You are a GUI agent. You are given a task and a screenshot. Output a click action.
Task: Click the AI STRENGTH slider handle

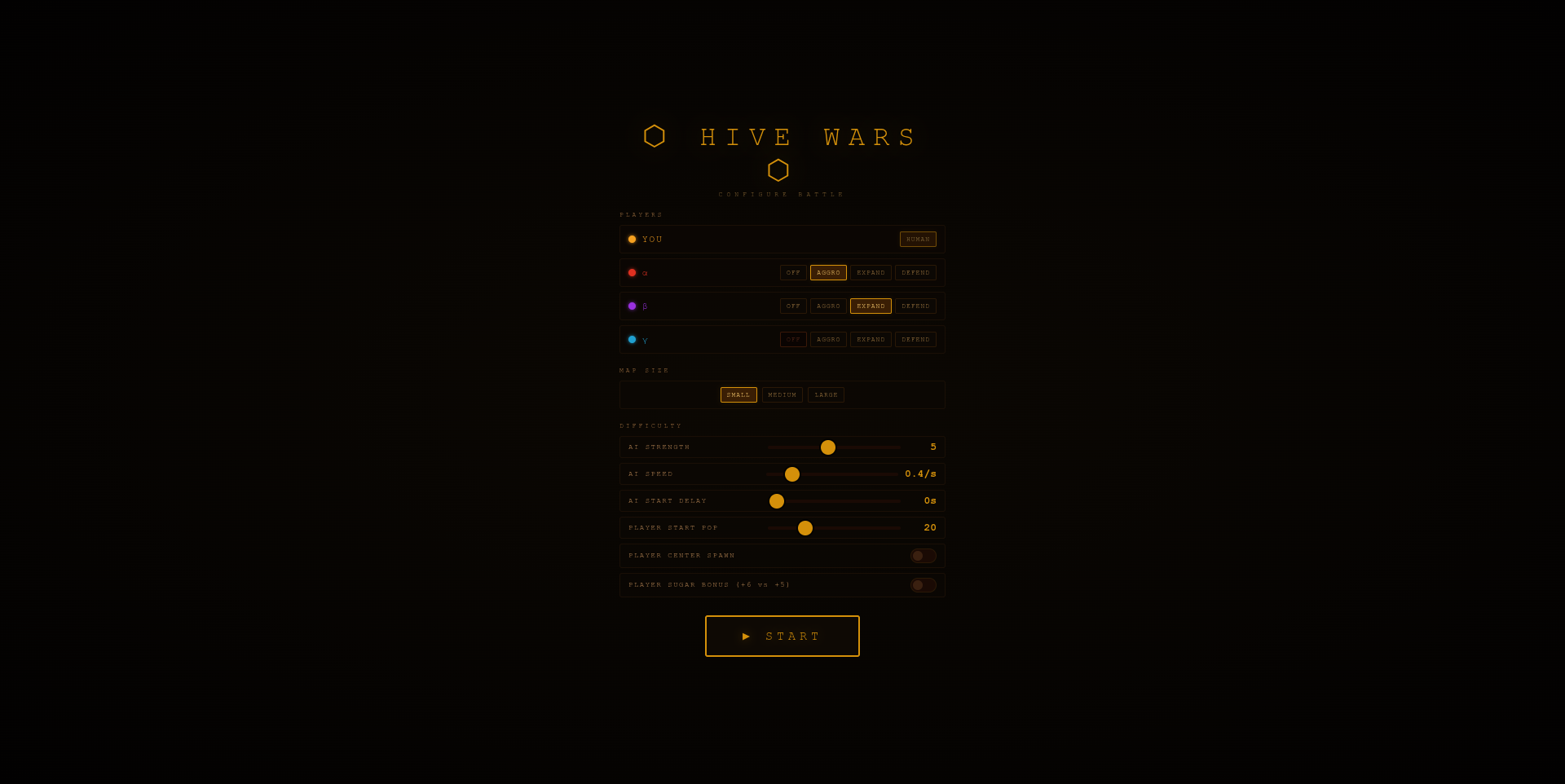point(828,447)
